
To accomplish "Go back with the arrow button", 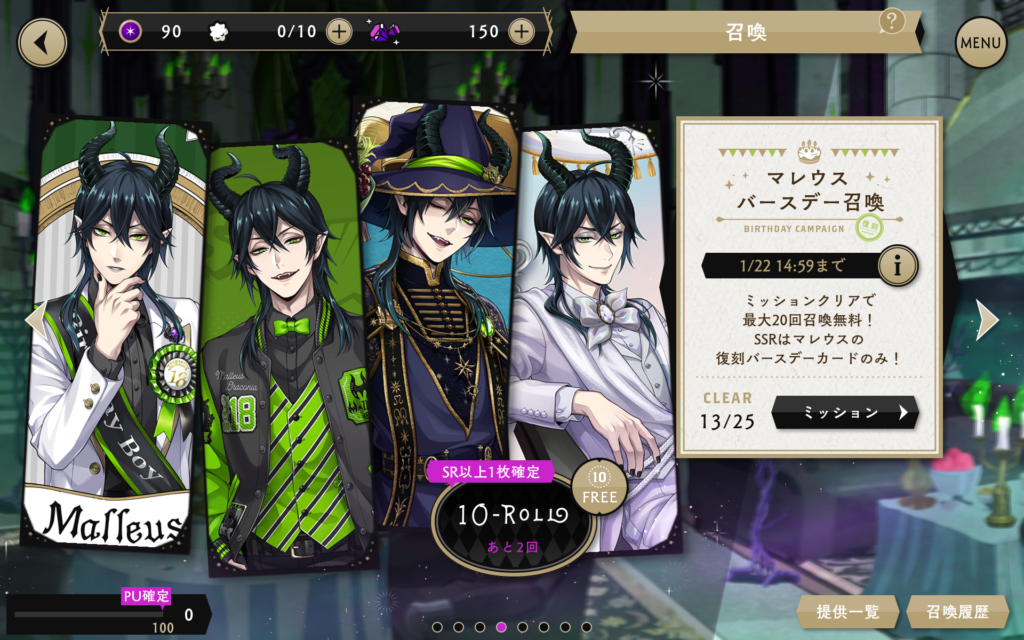I will tap(42, 43).
